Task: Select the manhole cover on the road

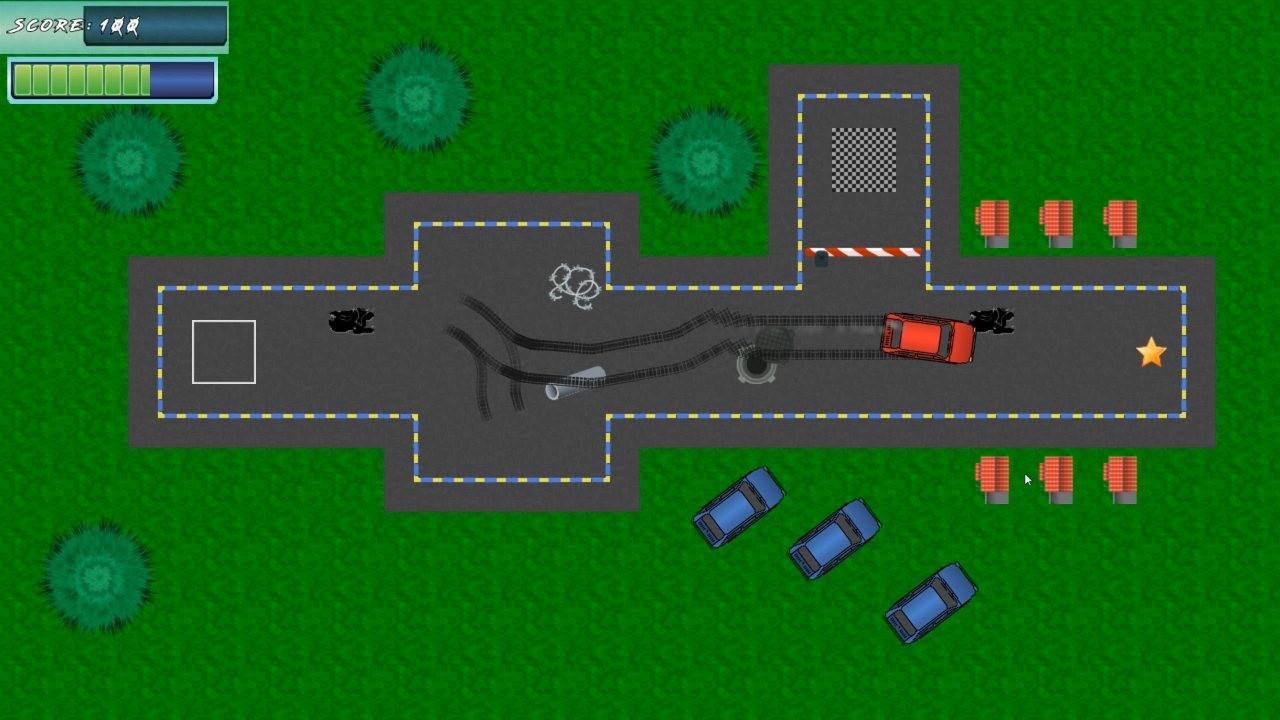Action: click(x=757, y=367)
